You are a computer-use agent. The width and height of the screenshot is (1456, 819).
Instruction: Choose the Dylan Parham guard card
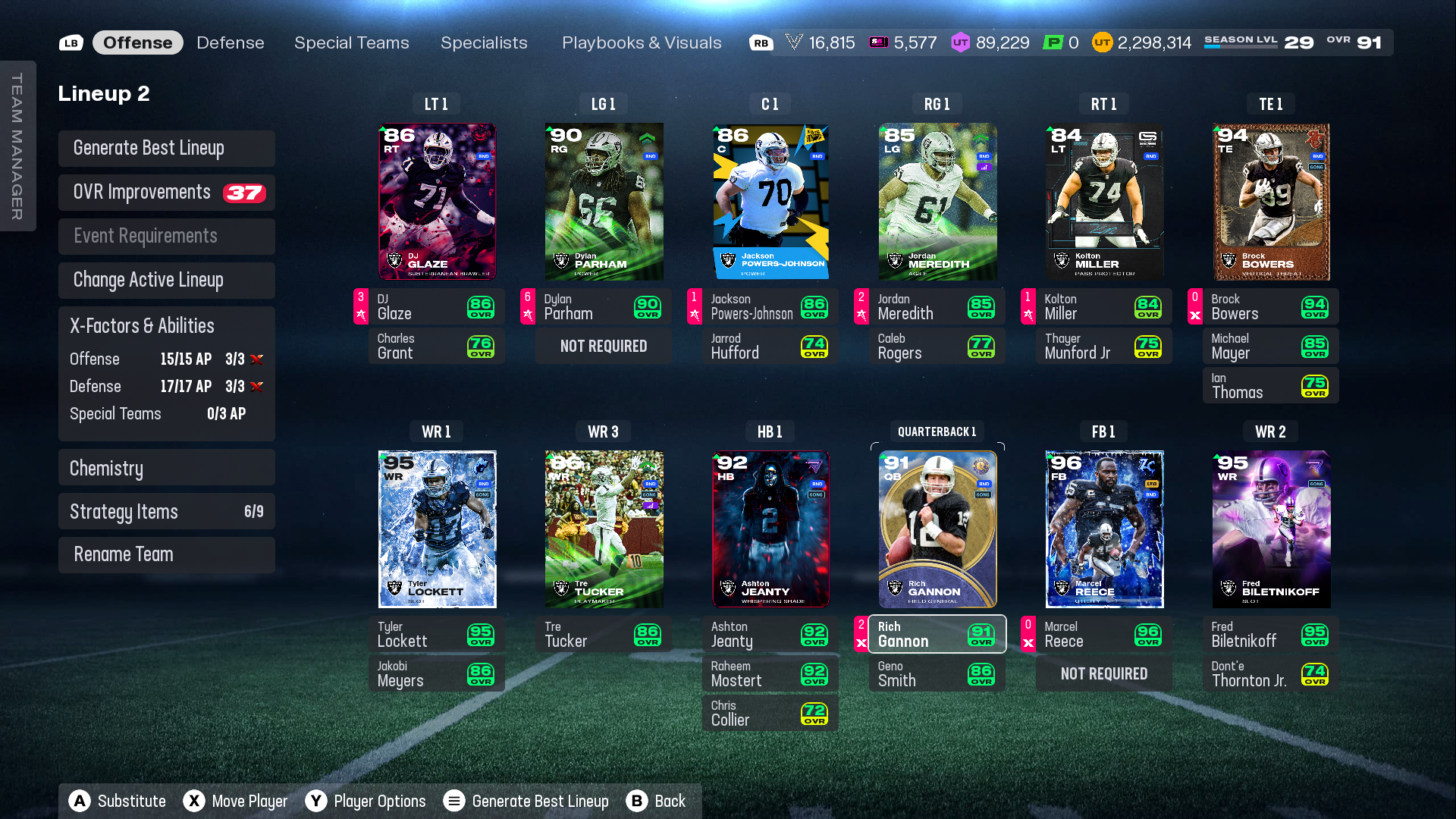(604, 202)
